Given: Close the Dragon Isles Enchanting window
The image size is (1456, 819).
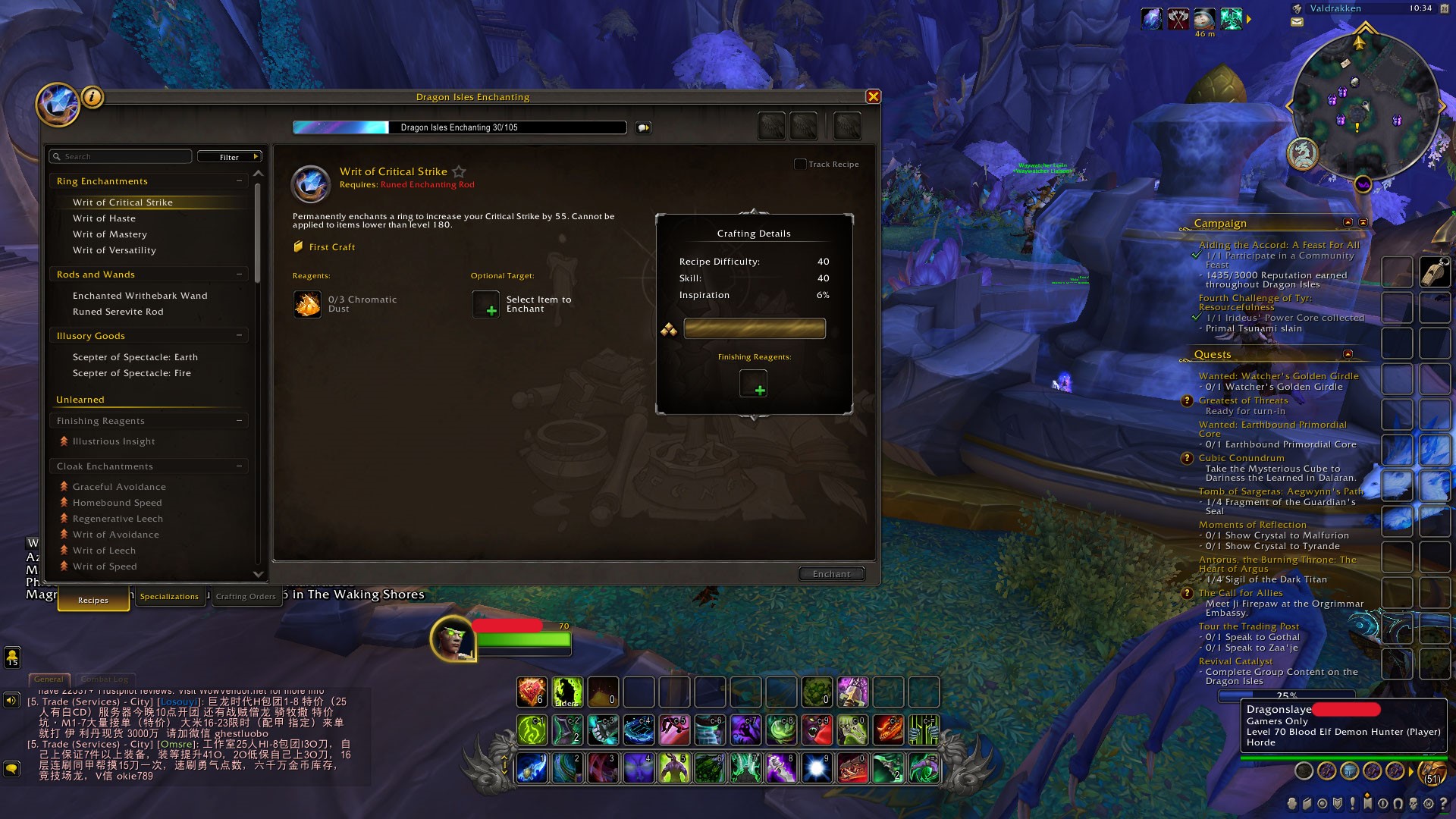Looking at the screenshot, I should (x=873, y=97).
